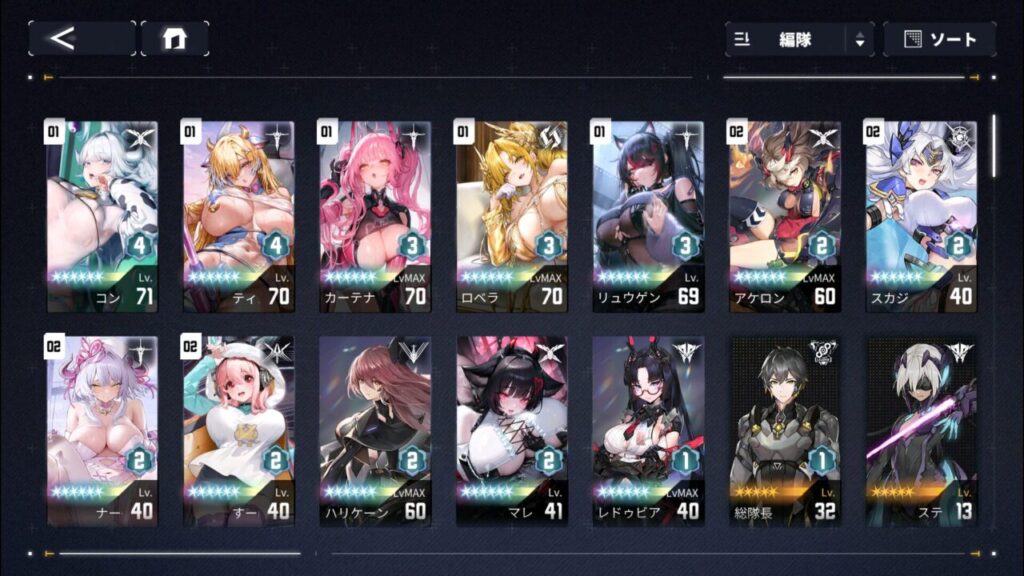The height and width of the screenshot is (576, 1024).
Task: Select the レドゥビア character card
Action: (648, 431)
